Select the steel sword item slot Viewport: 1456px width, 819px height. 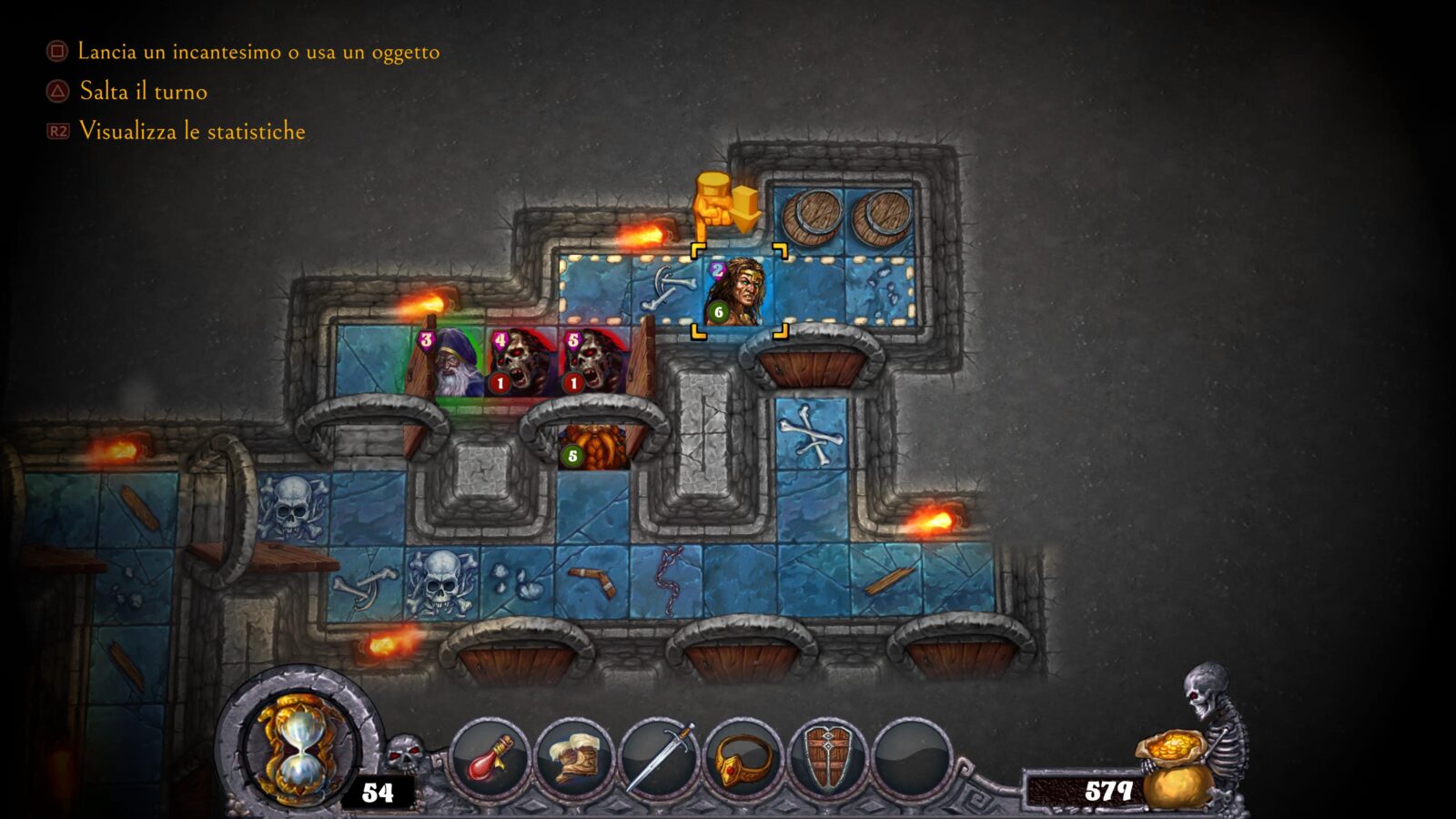(x=658, y=759)
